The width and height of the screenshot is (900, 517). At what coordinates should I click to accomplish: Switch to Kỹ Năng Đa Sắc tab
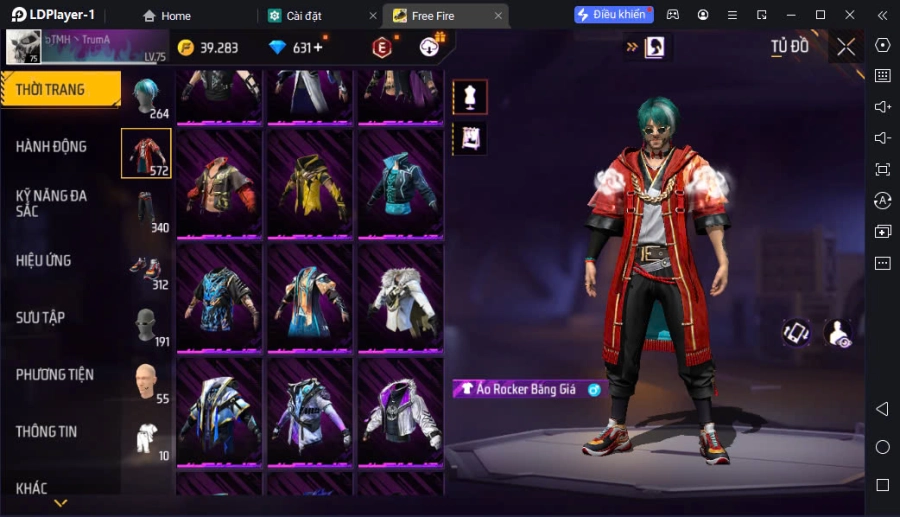(52, 203)
